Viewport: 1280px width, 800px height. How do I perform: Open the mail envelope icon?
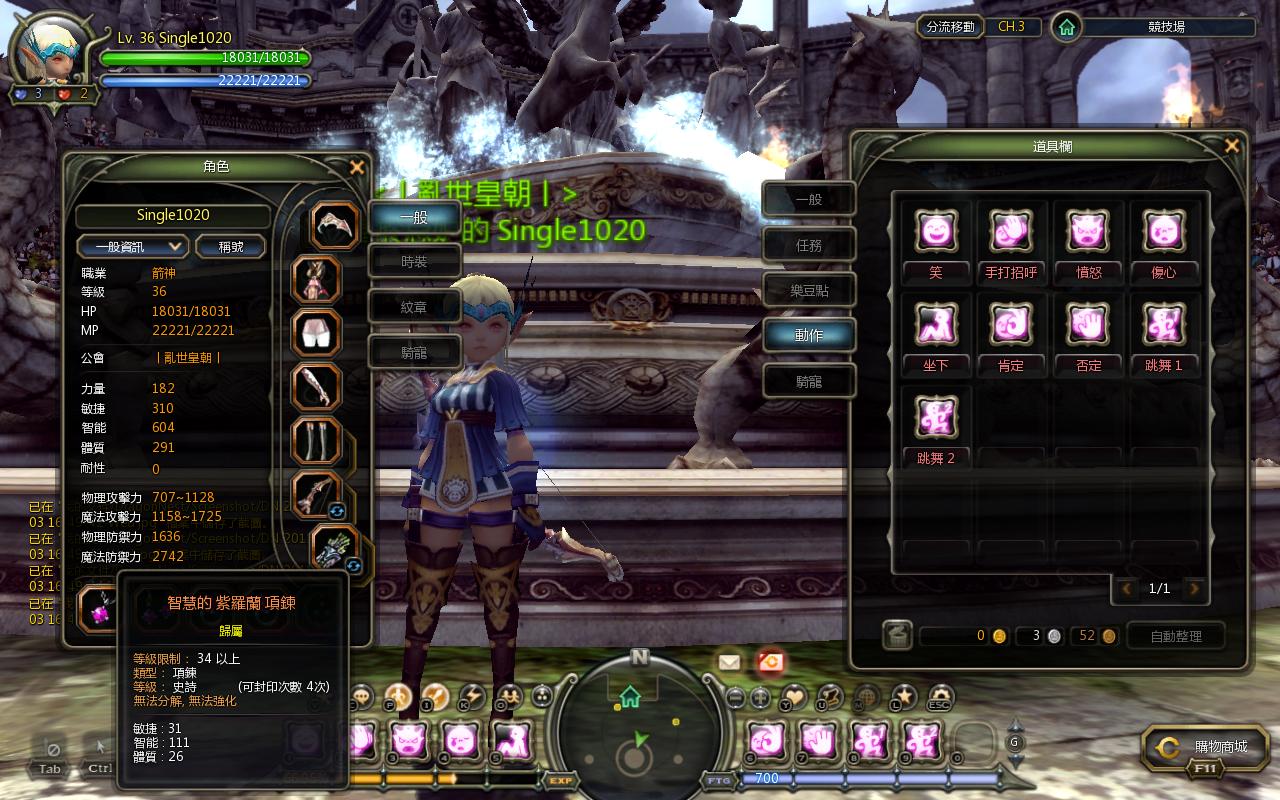click(x=728, y=661)
